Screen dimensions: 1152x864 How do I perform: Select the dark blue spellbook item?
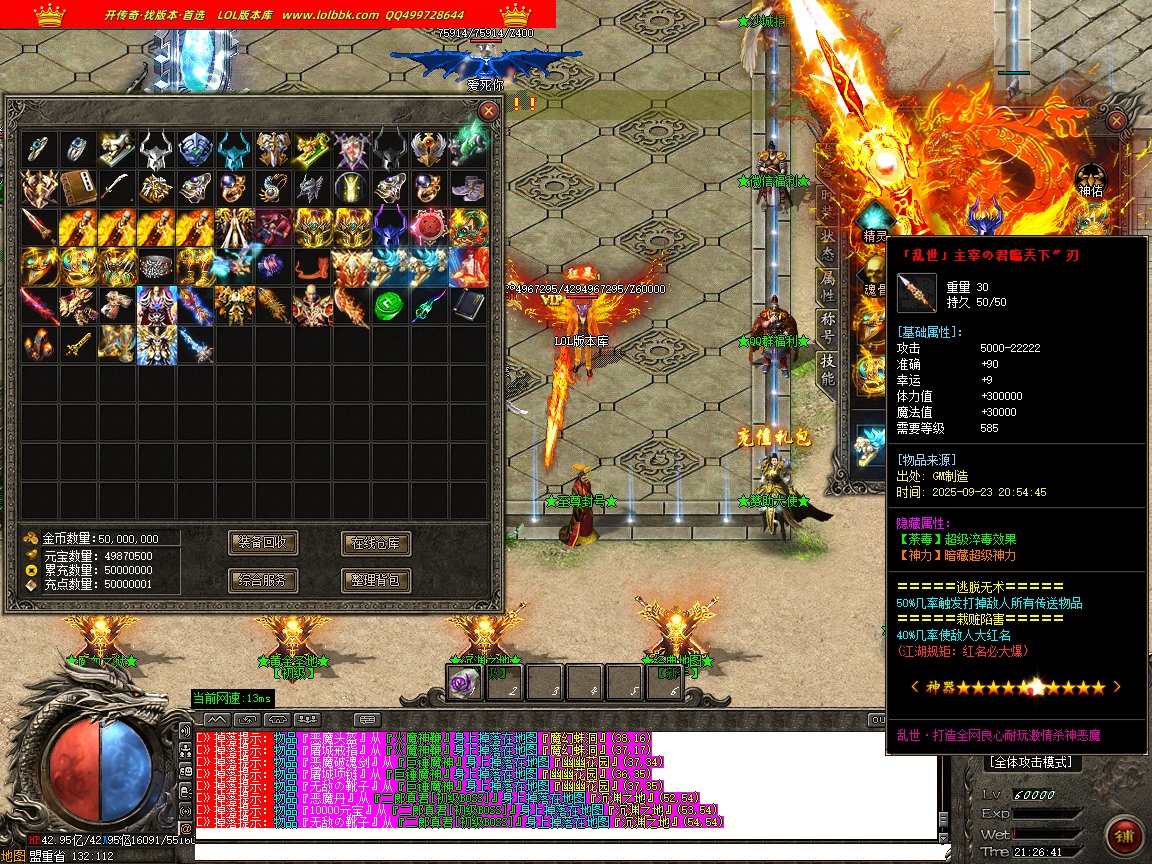point(467,305)
